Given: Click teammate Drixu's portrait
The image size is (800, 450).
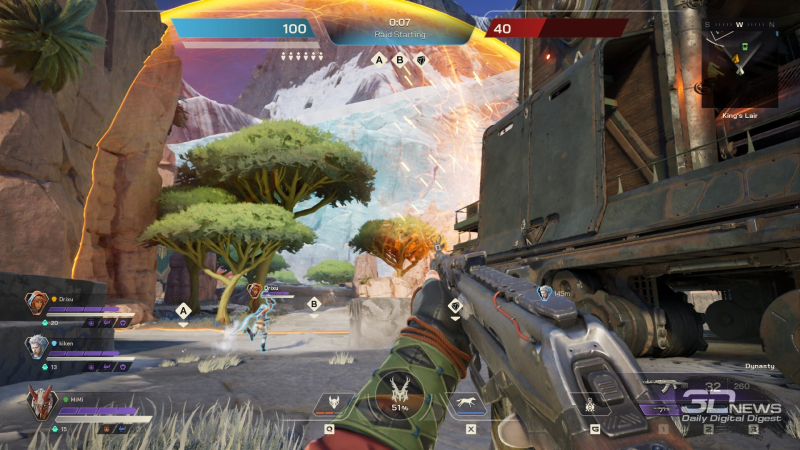Looking at the screenshot, I should coord(36,300).
